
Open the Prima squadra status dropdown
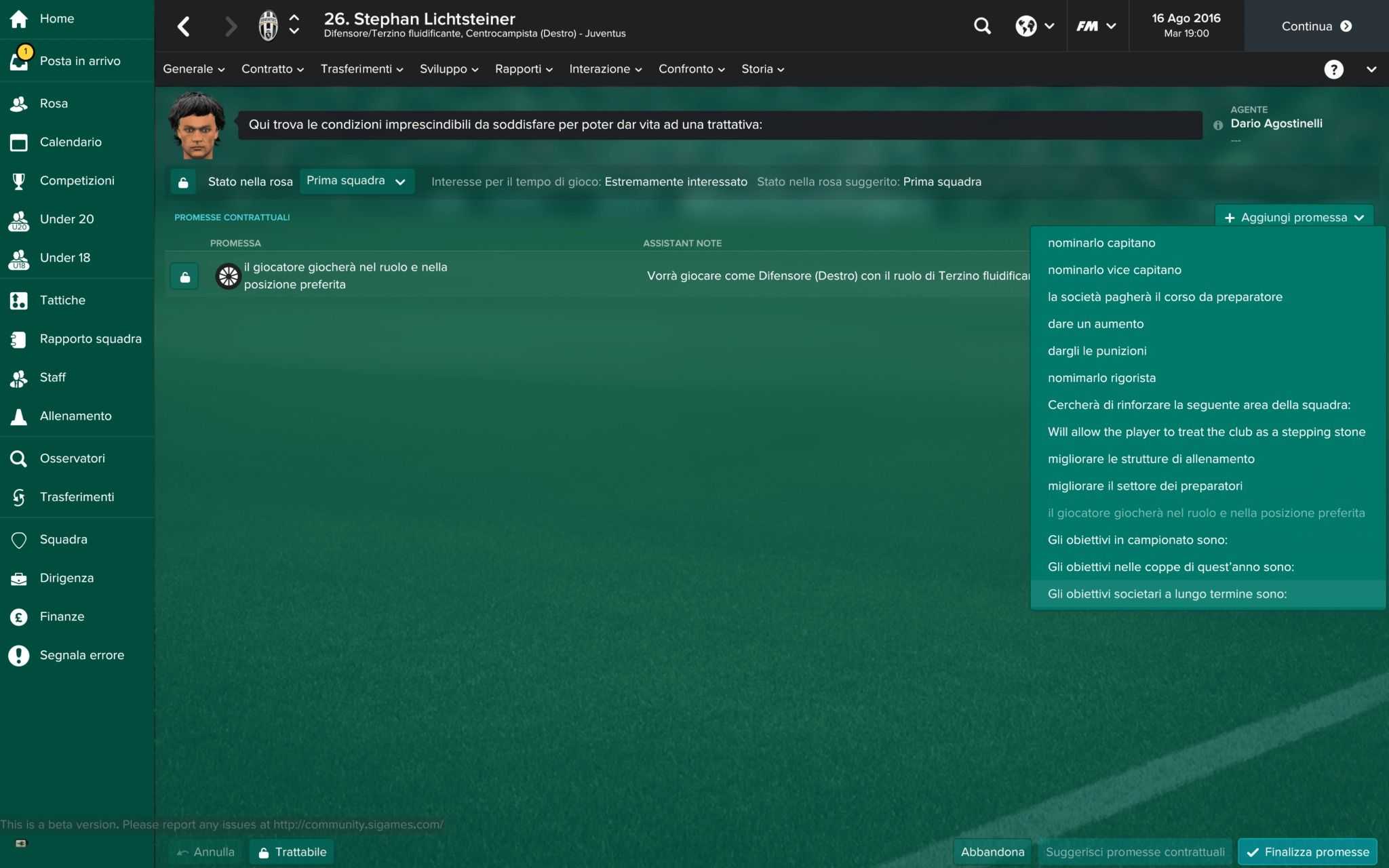[356, 181]
